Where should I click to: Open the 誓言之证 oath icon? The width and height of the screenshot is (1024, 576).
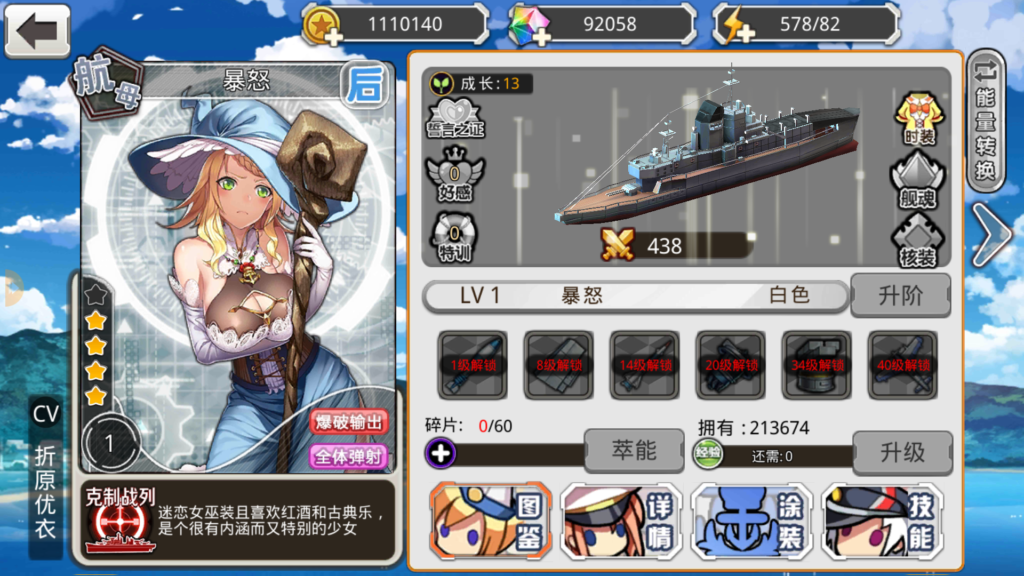[x=455, y=116]
